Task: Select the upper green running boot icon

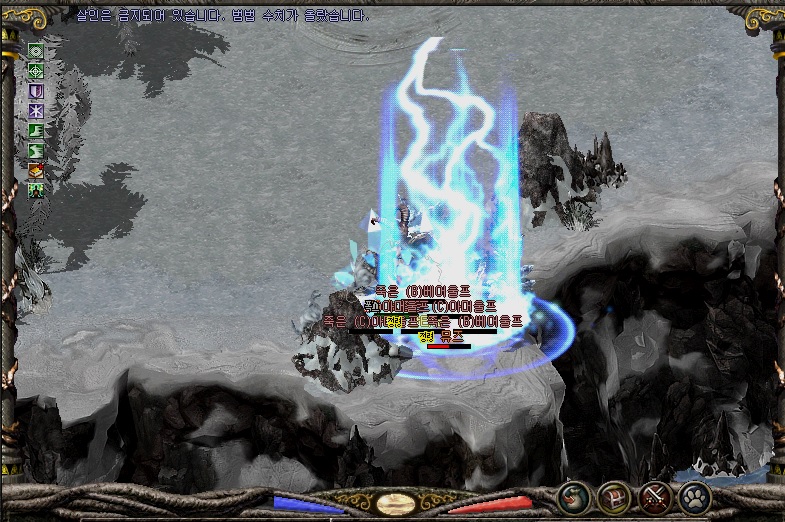Action: [36, 130]
